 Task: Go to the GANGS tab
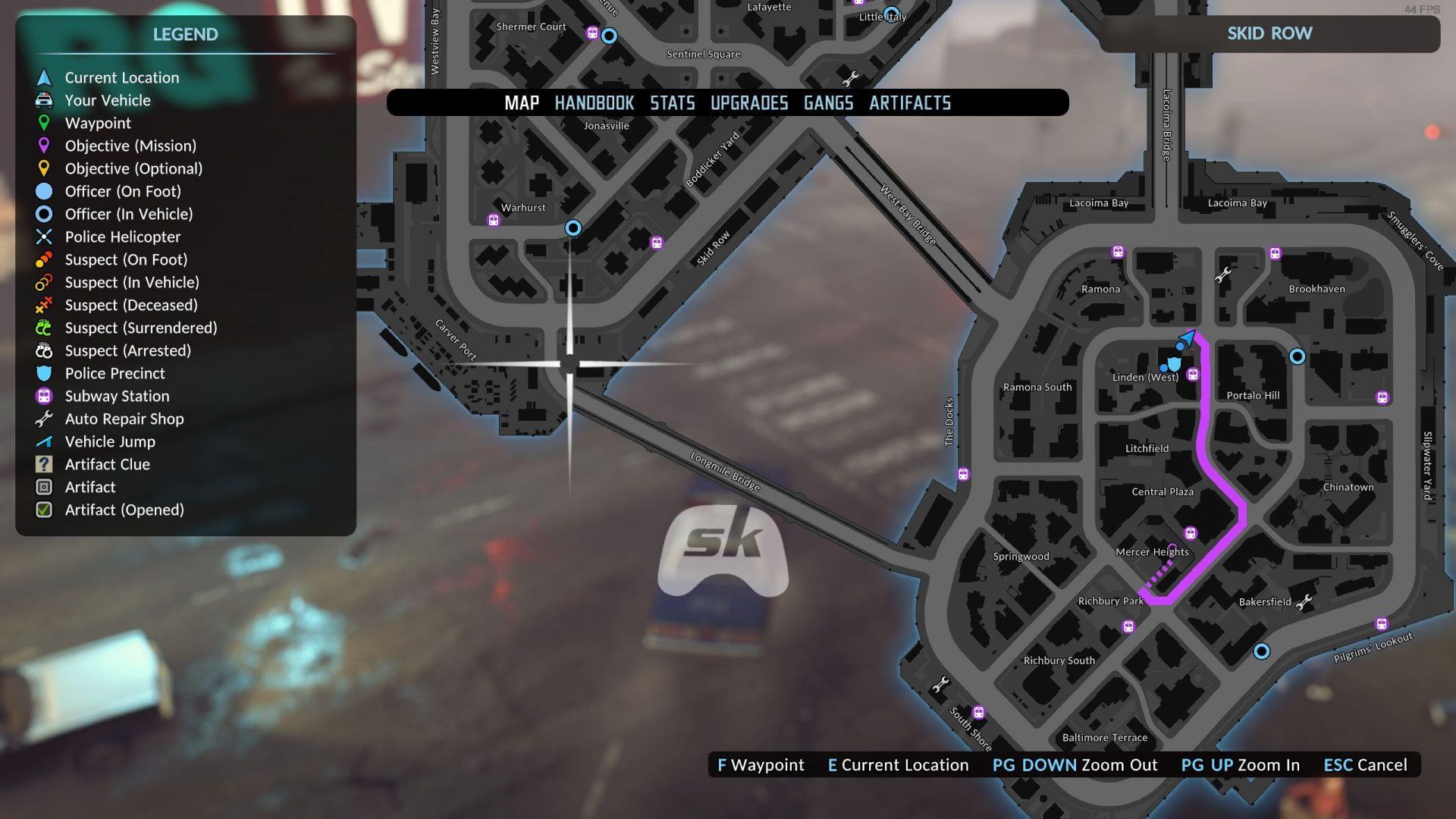(828, 103)
